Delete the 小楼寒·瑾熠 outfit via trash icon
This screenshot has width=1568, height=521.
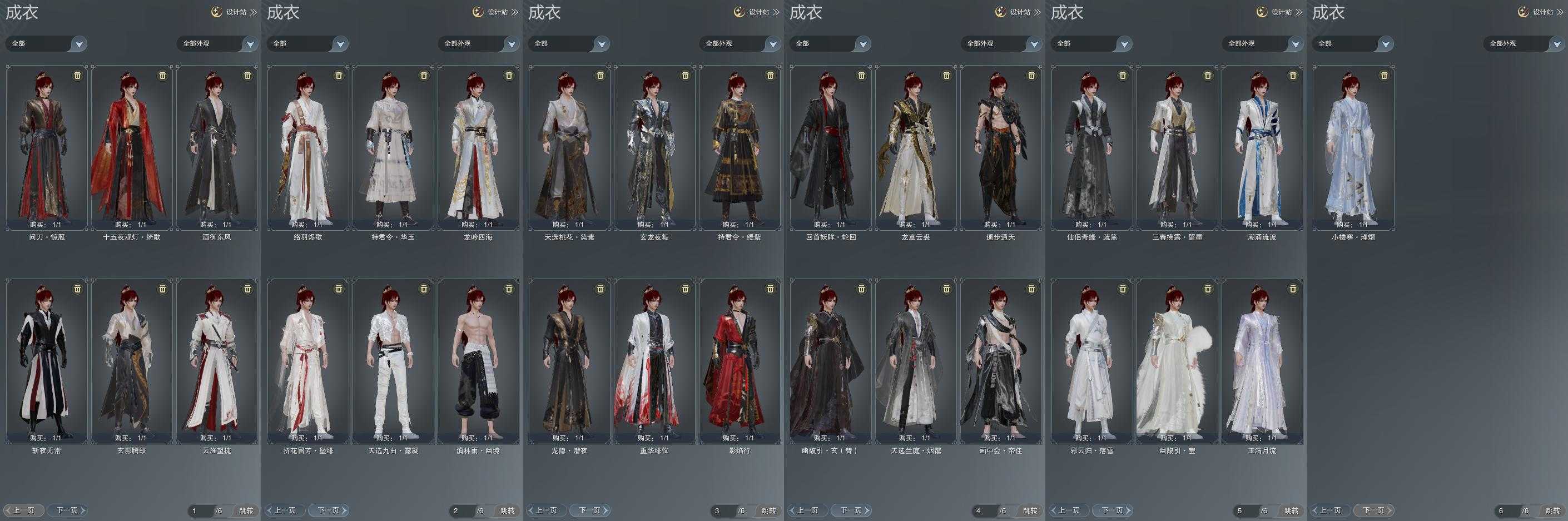click(x=1384, y=76)
